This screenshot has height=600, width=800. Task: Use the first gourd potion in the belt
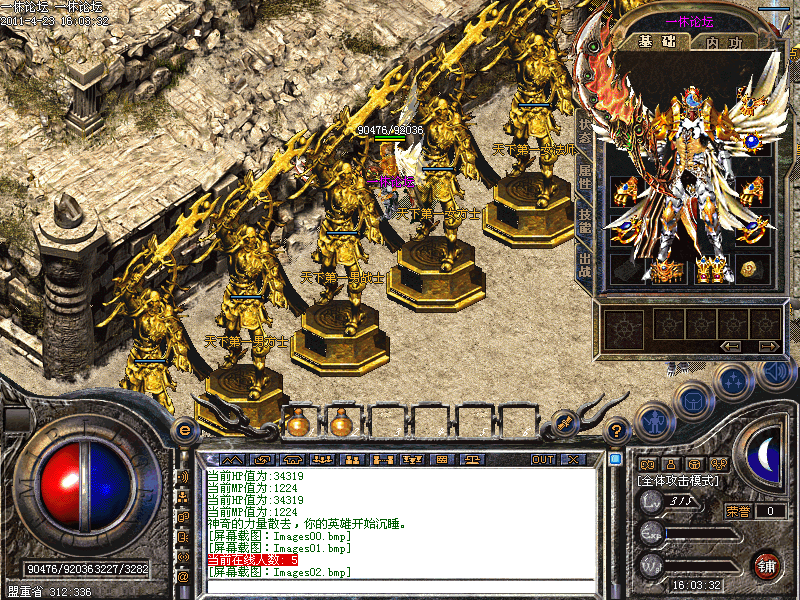(298, 423)
